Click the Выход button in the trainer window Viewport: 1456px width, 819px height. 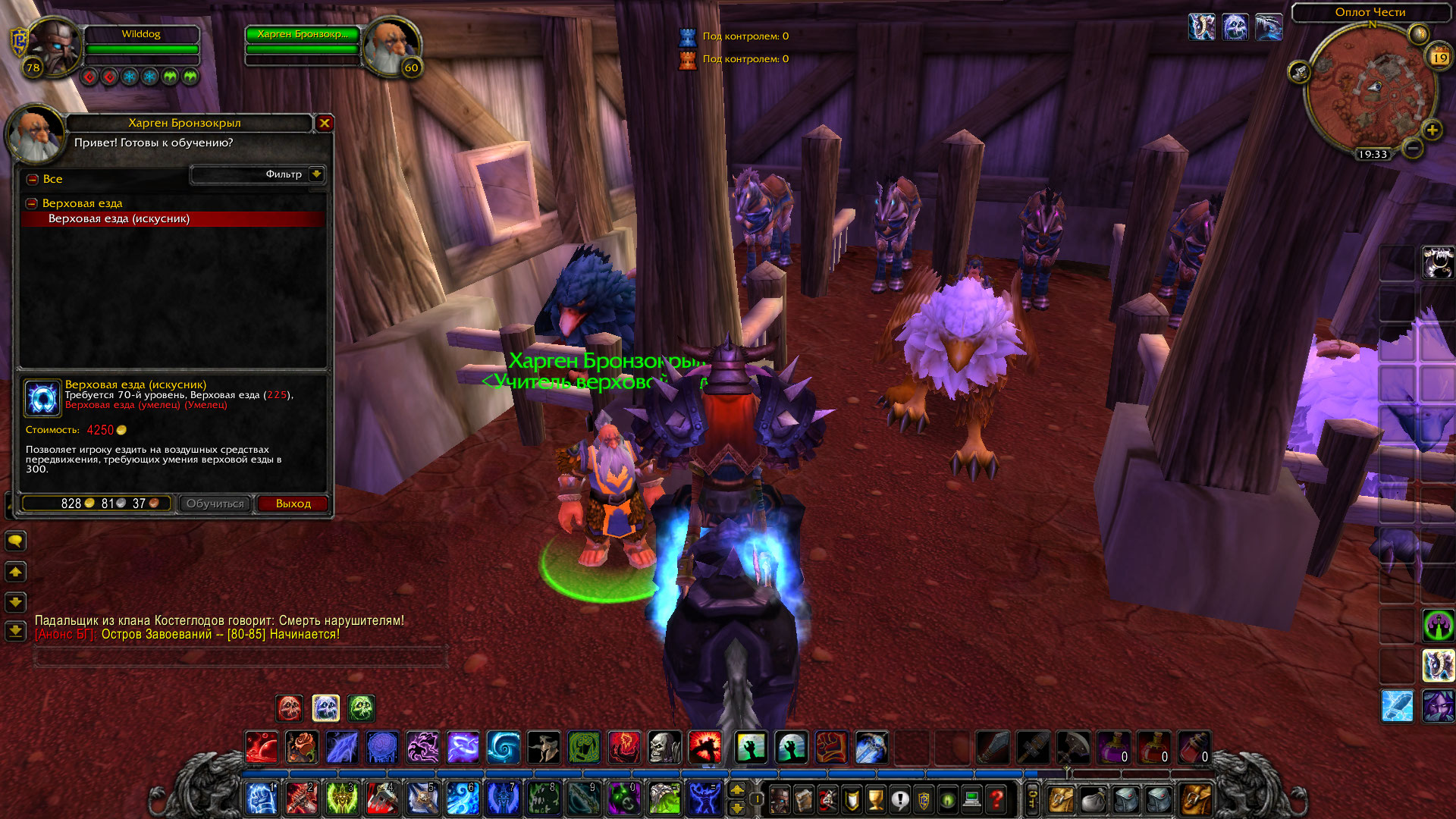293,504
